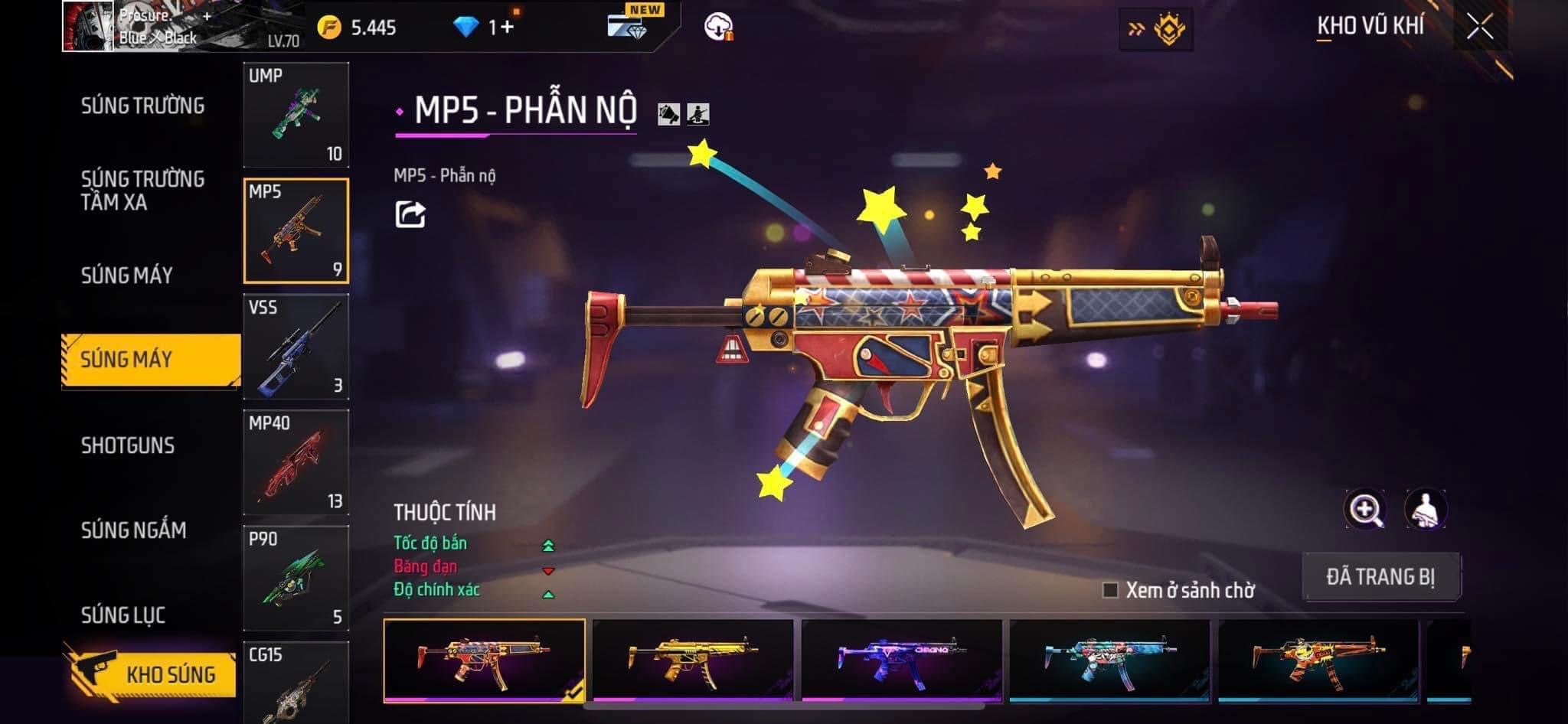
Task: Choose the all-gold MP5 skin thumbnail
Action: 693,660
